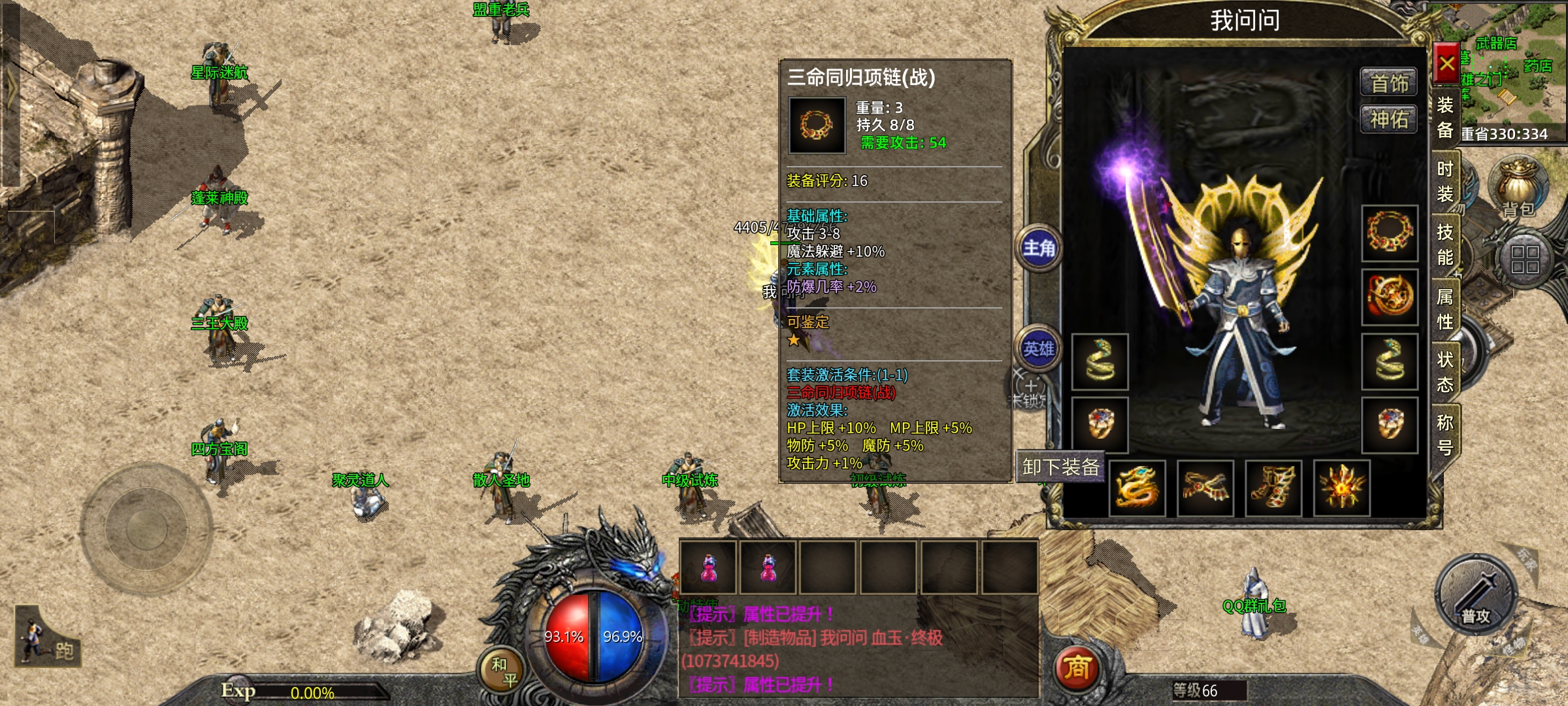1568x706 pixels.
Task: Select the golden dragon equipment slot
Action: (x=1137, y=488)
